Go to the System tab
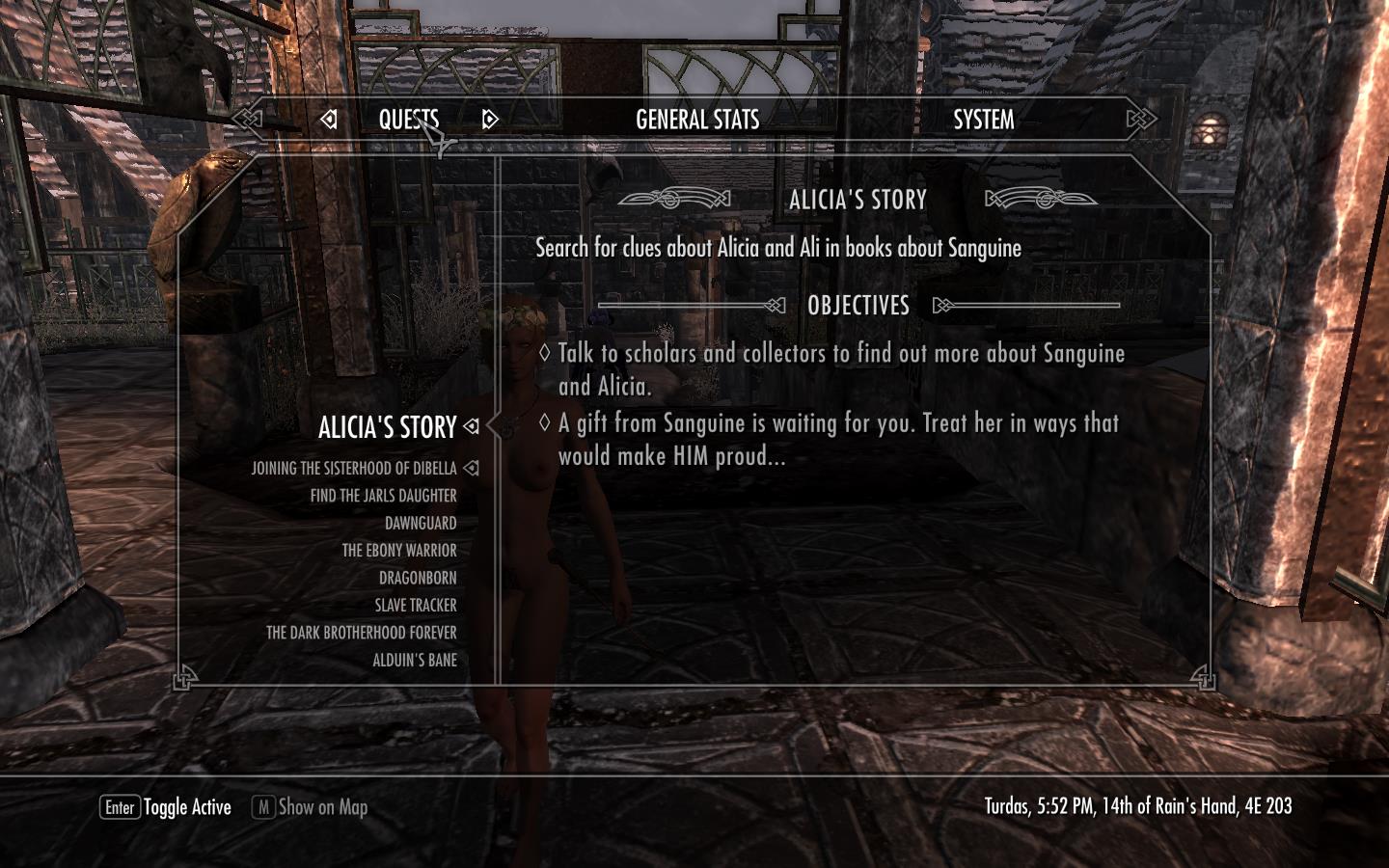Image resolution: width=1389 pixels, height=868 pixels. coord(983,120)
